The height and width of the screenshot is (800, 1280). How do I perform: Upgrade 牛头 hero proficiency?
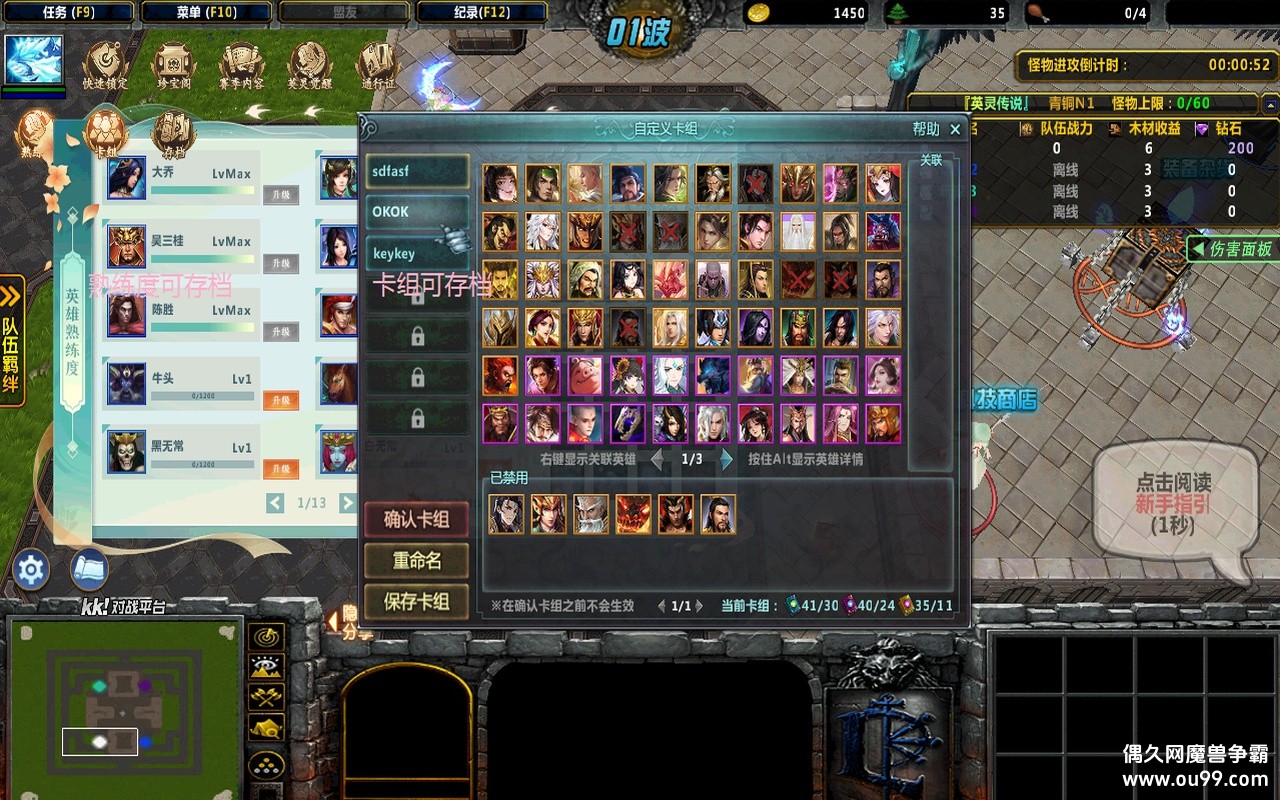[x=281, y=400]
